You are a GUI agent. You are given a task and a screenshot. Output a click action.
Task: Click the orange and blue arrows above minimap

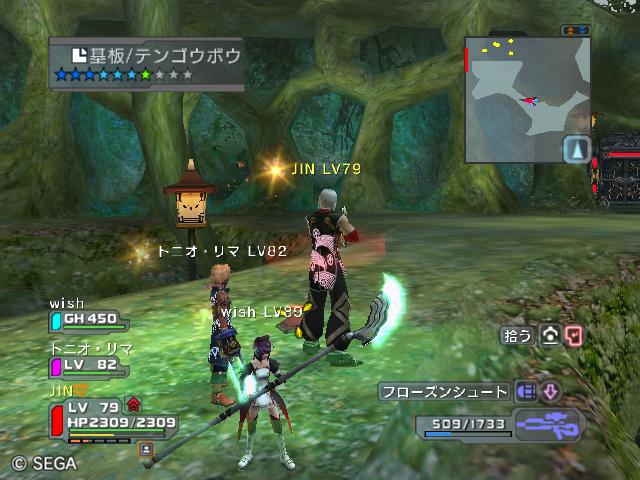point(575,30)
